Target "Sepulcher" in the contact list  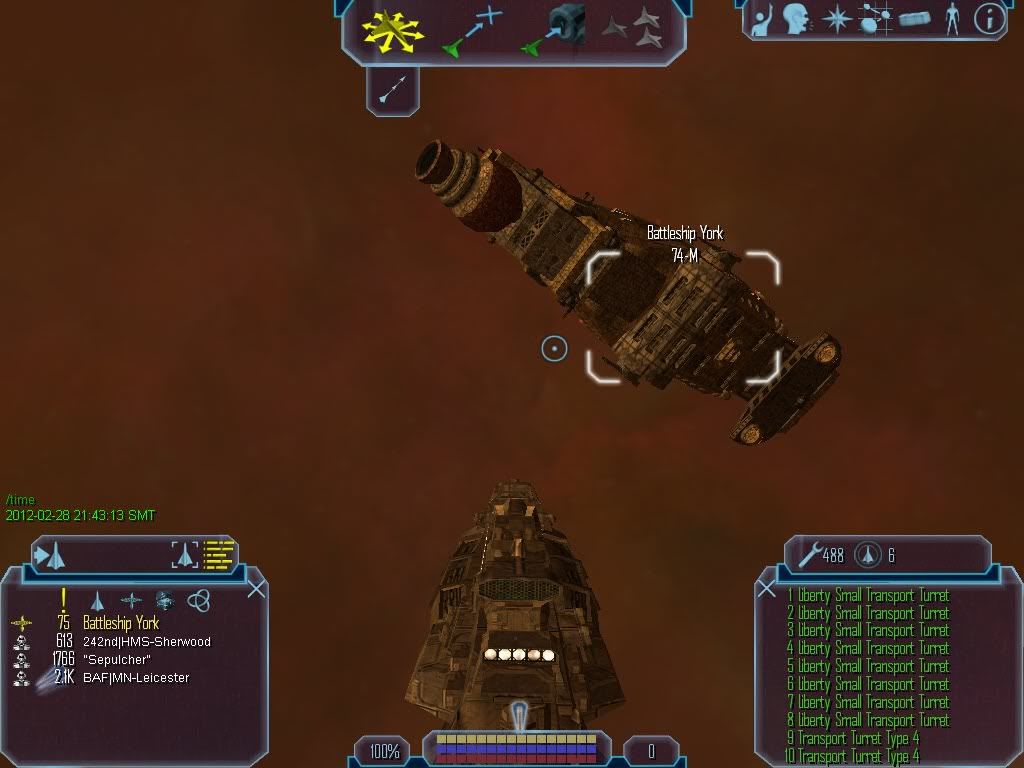click(x=119, y=660)
